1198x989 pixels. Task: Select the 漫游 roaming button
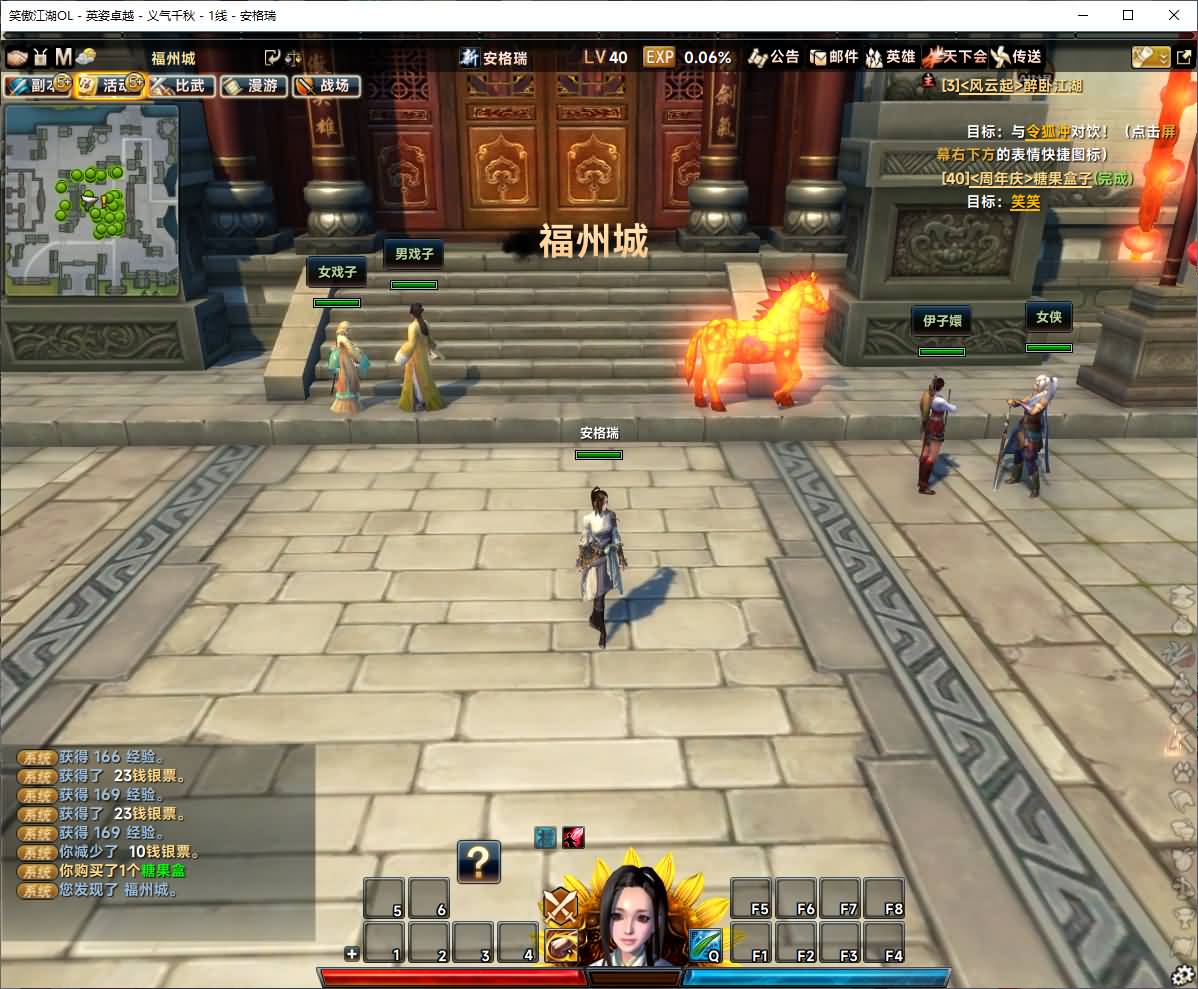coord(254,86)
